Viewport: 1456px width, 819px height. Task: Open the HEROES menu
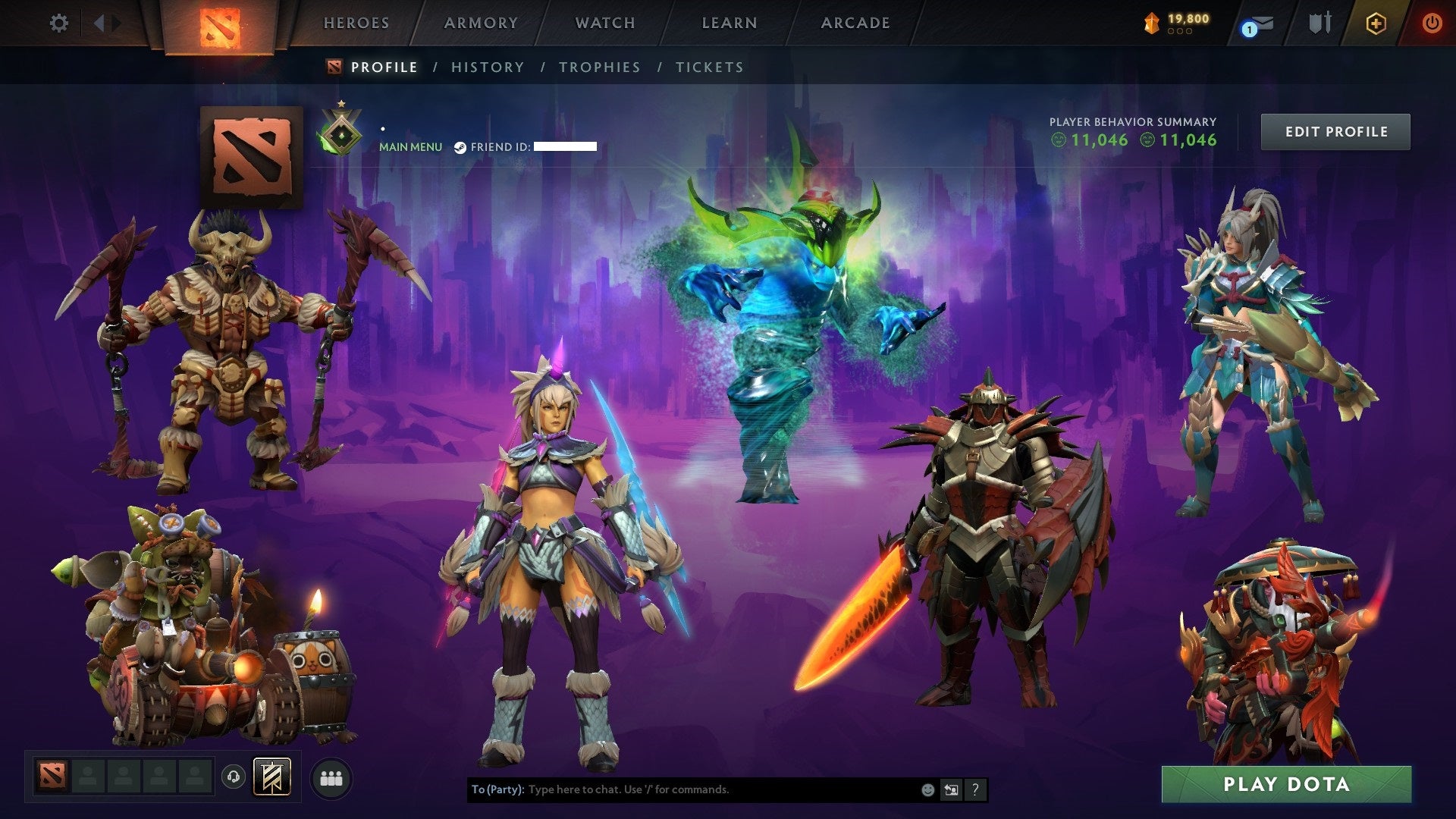(x=356, y=23)
